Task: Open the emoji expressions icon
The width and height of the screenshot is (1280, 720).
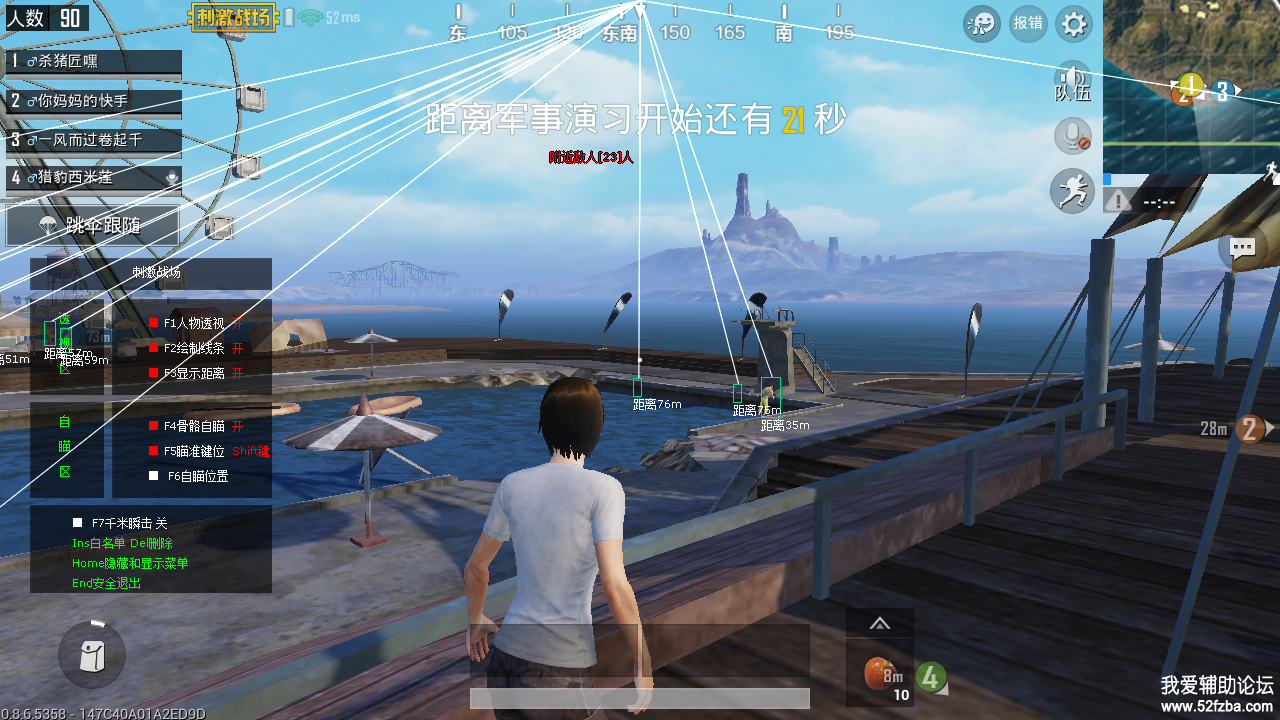Action: point(982,23)
